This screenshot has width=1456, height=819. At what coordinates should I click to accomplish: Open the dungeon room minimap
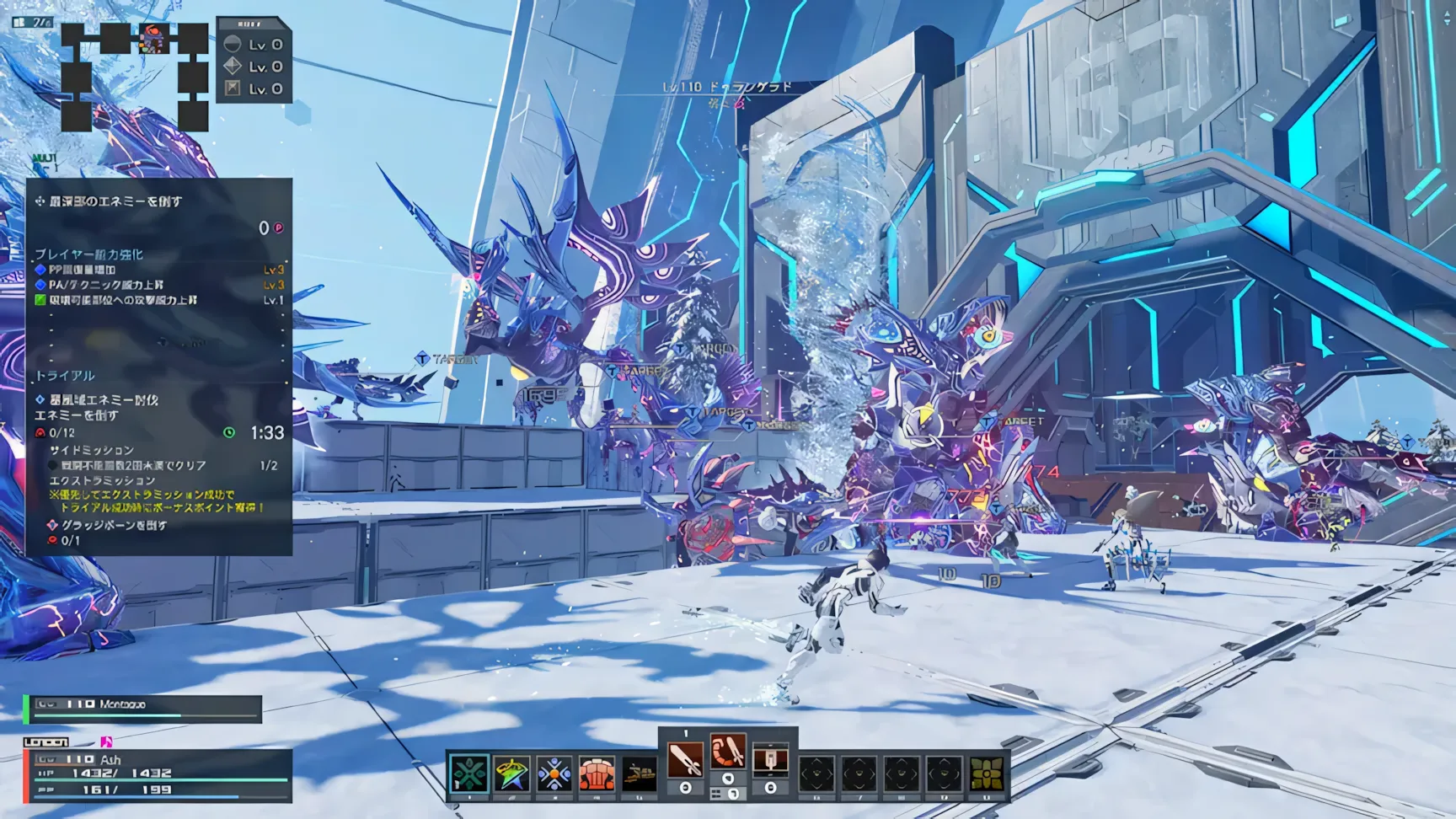135,76
